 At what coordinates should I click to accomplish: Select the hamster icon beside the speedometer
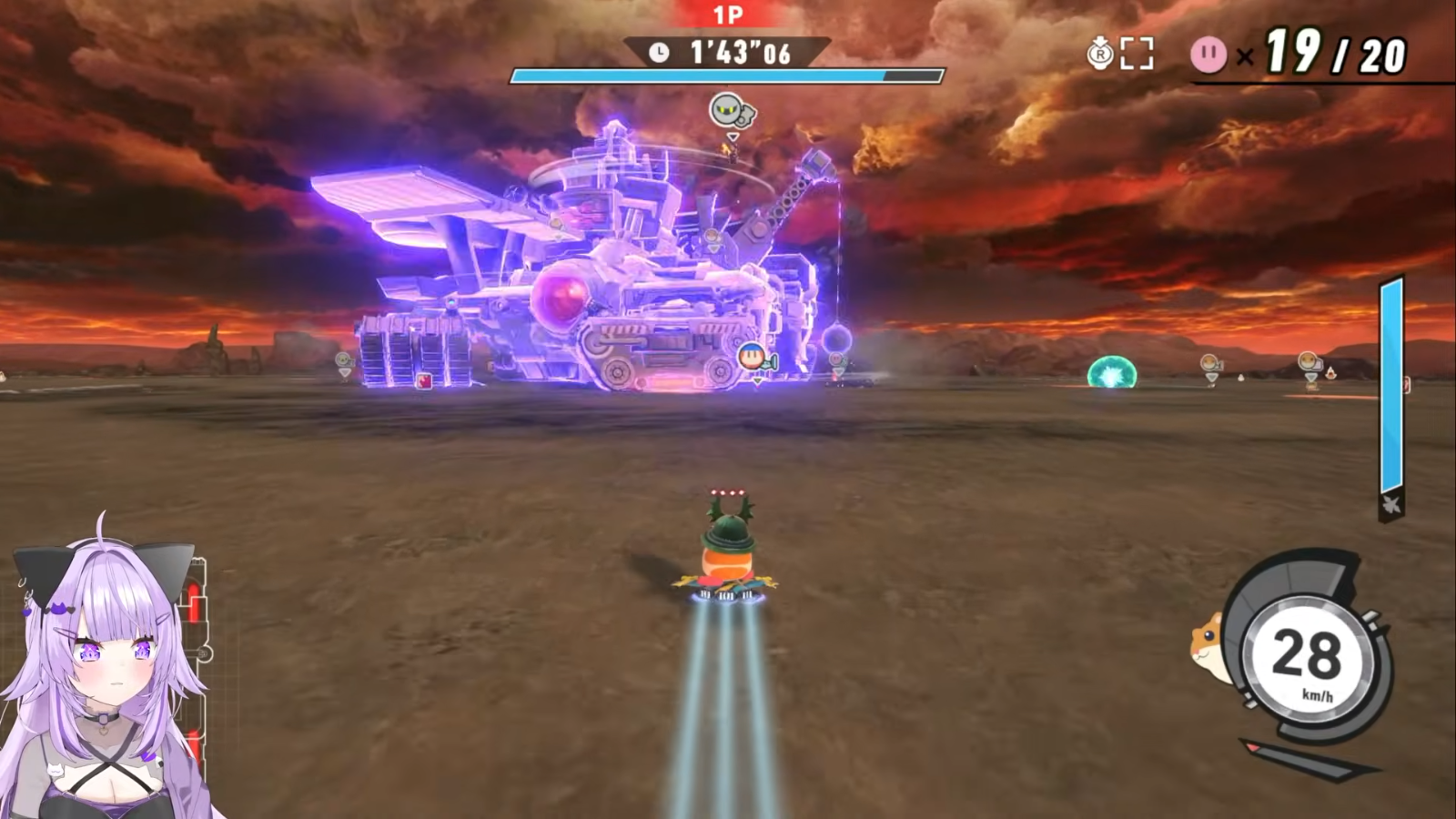pyautogui.click(x=1210, y=644)
